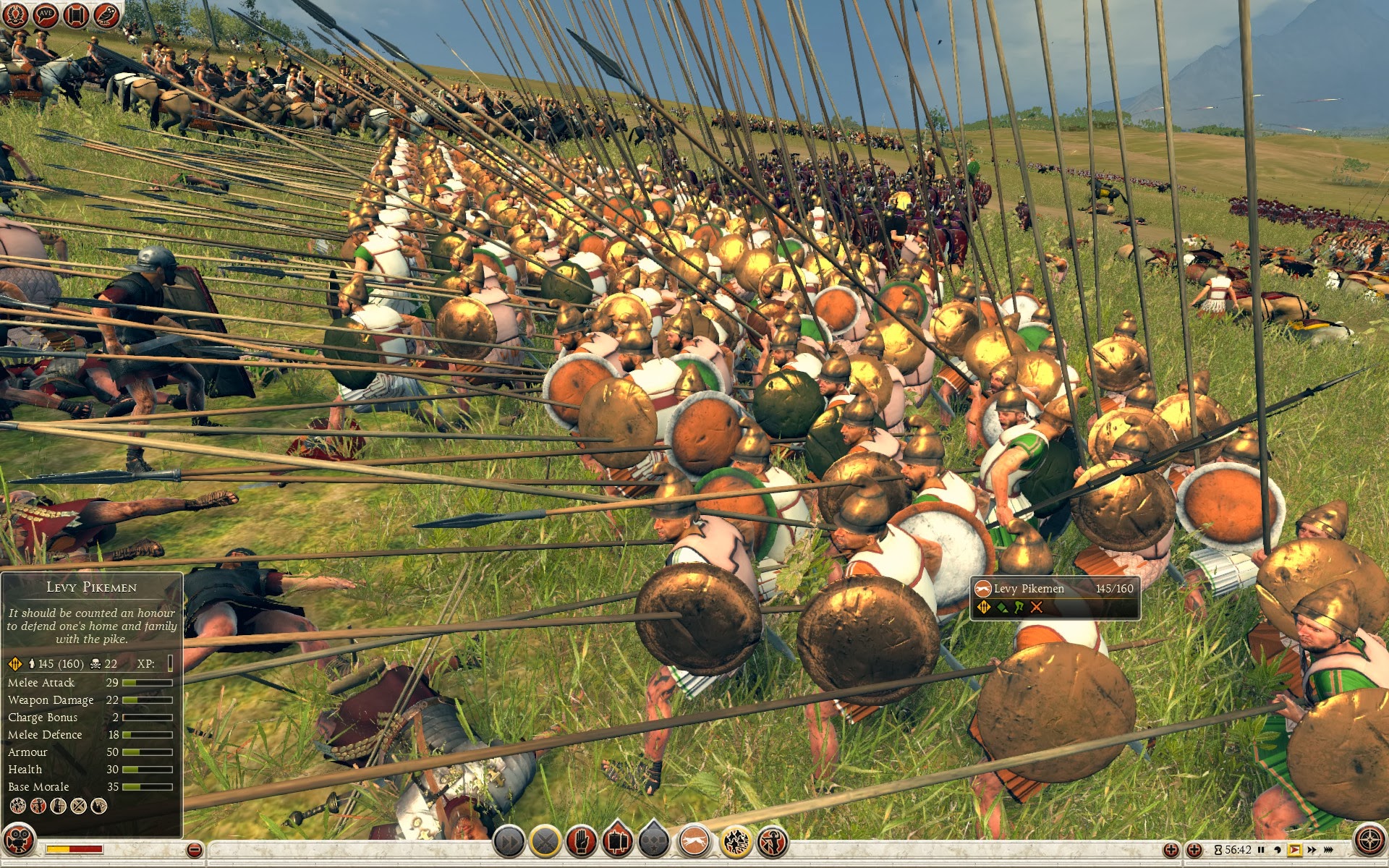Select the running dog unit card
Image resolution: width=1389 pixels, height=868 pixels.
694,842
